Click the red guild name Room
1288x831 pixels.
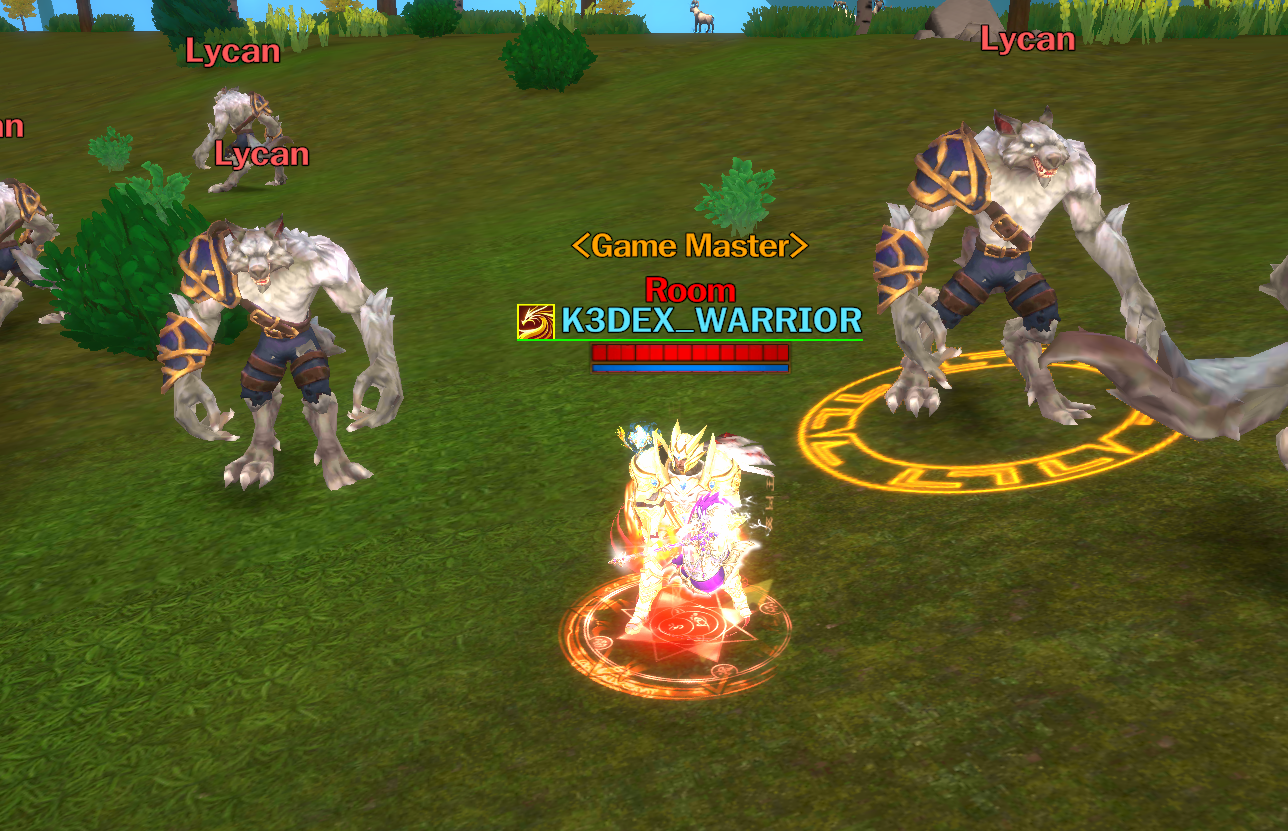(x=692, y=291)
